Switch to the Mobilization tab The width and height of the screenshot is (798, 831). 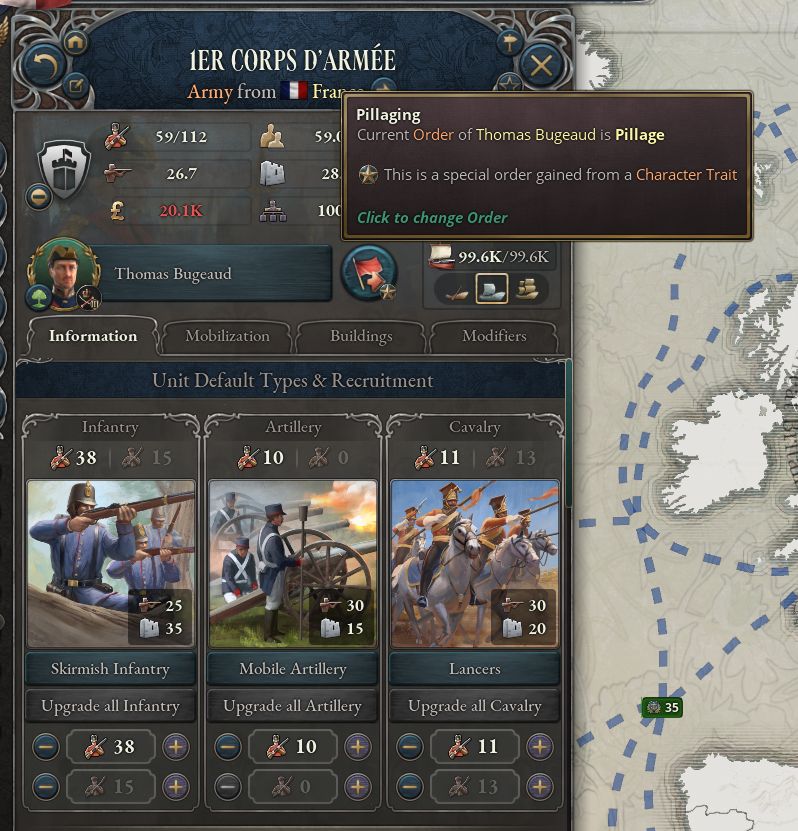click(227, 336)
